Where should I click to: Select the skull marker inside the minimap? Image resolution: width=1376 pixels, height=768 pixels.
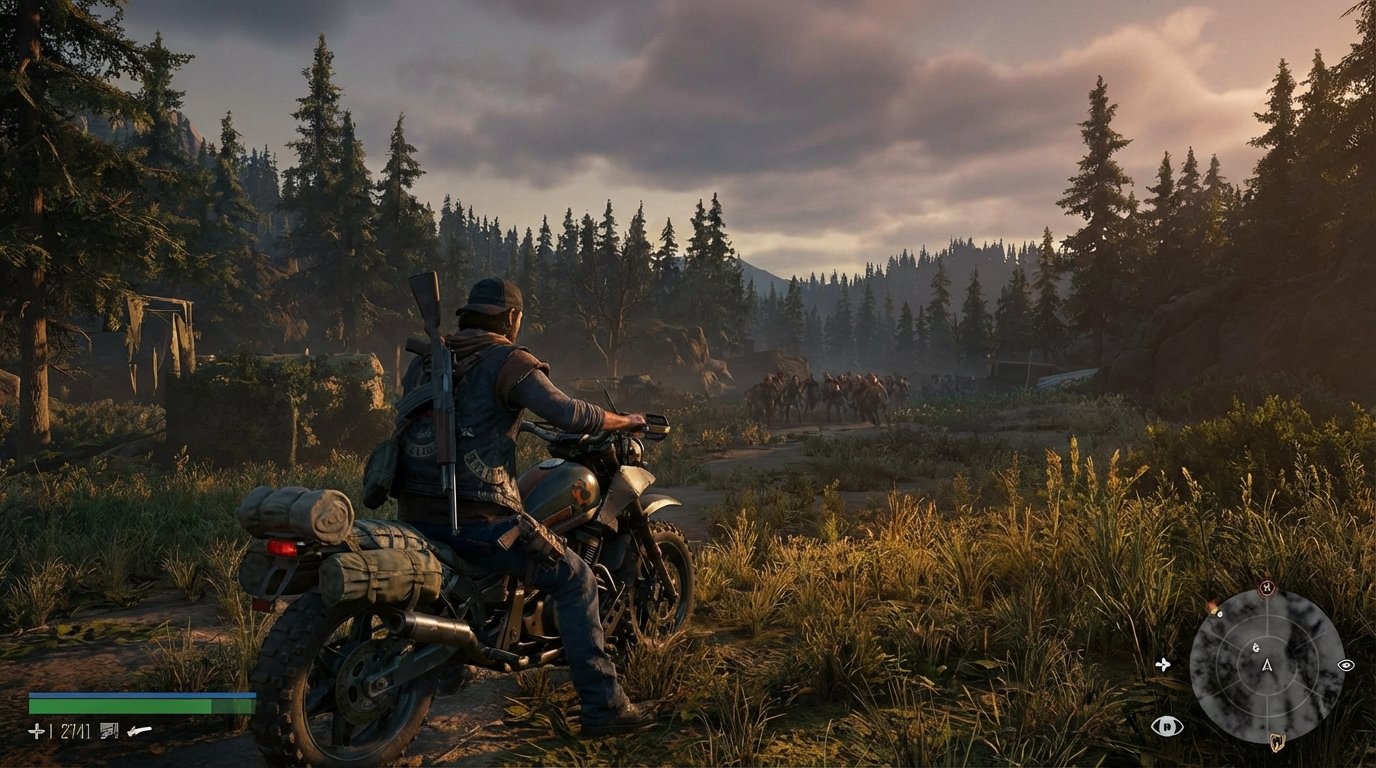(x=1256, y=648)
